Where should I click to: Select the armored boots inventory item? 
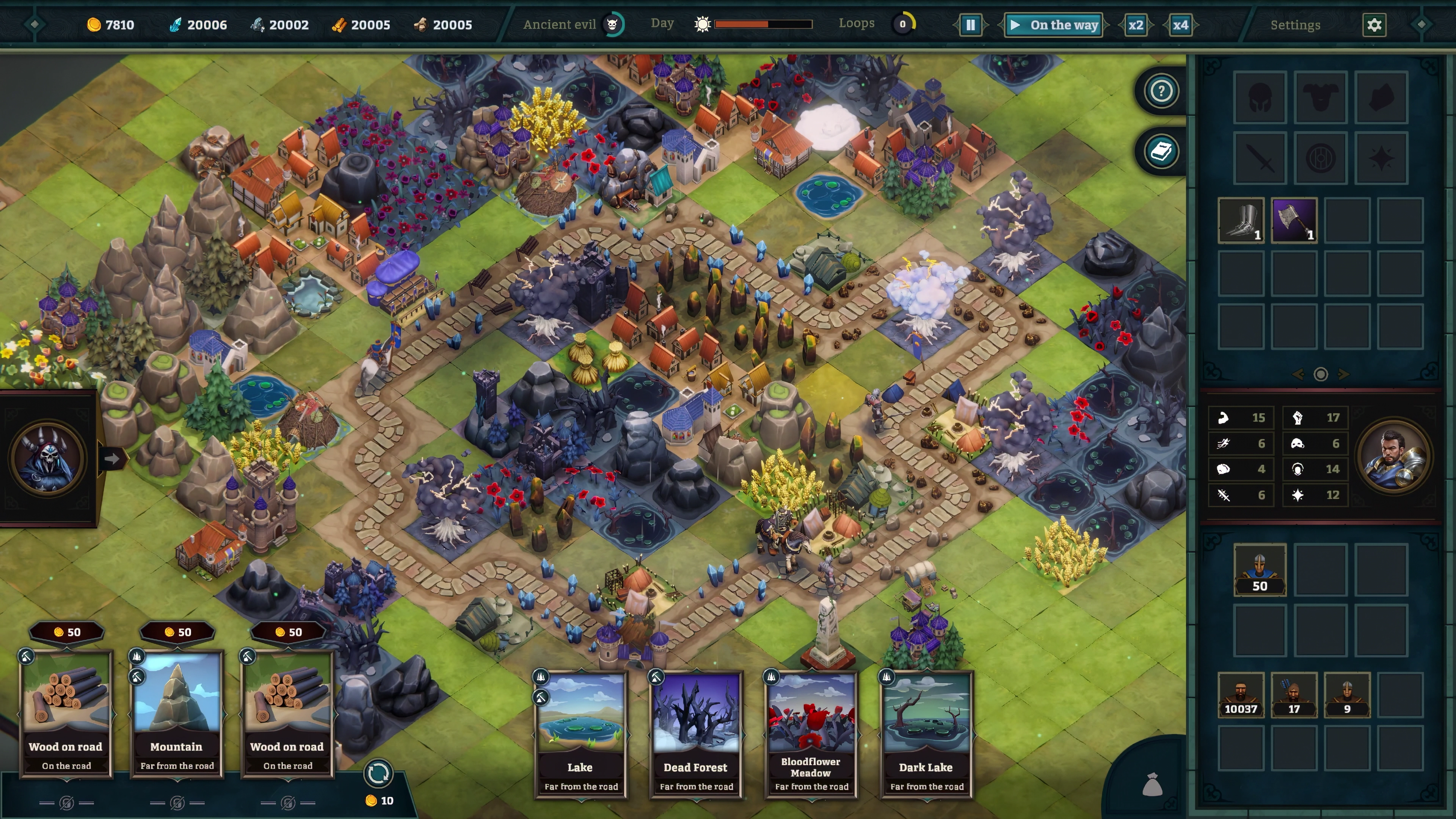click(x=1241, y=220)
